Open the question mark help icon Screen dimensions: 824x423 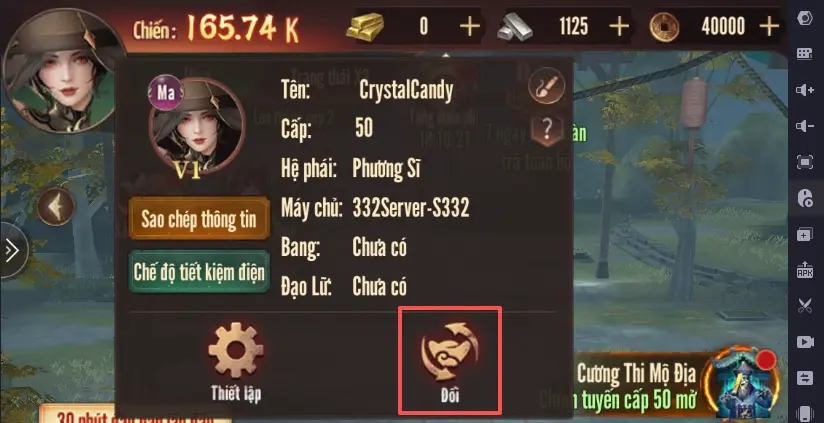547,128
